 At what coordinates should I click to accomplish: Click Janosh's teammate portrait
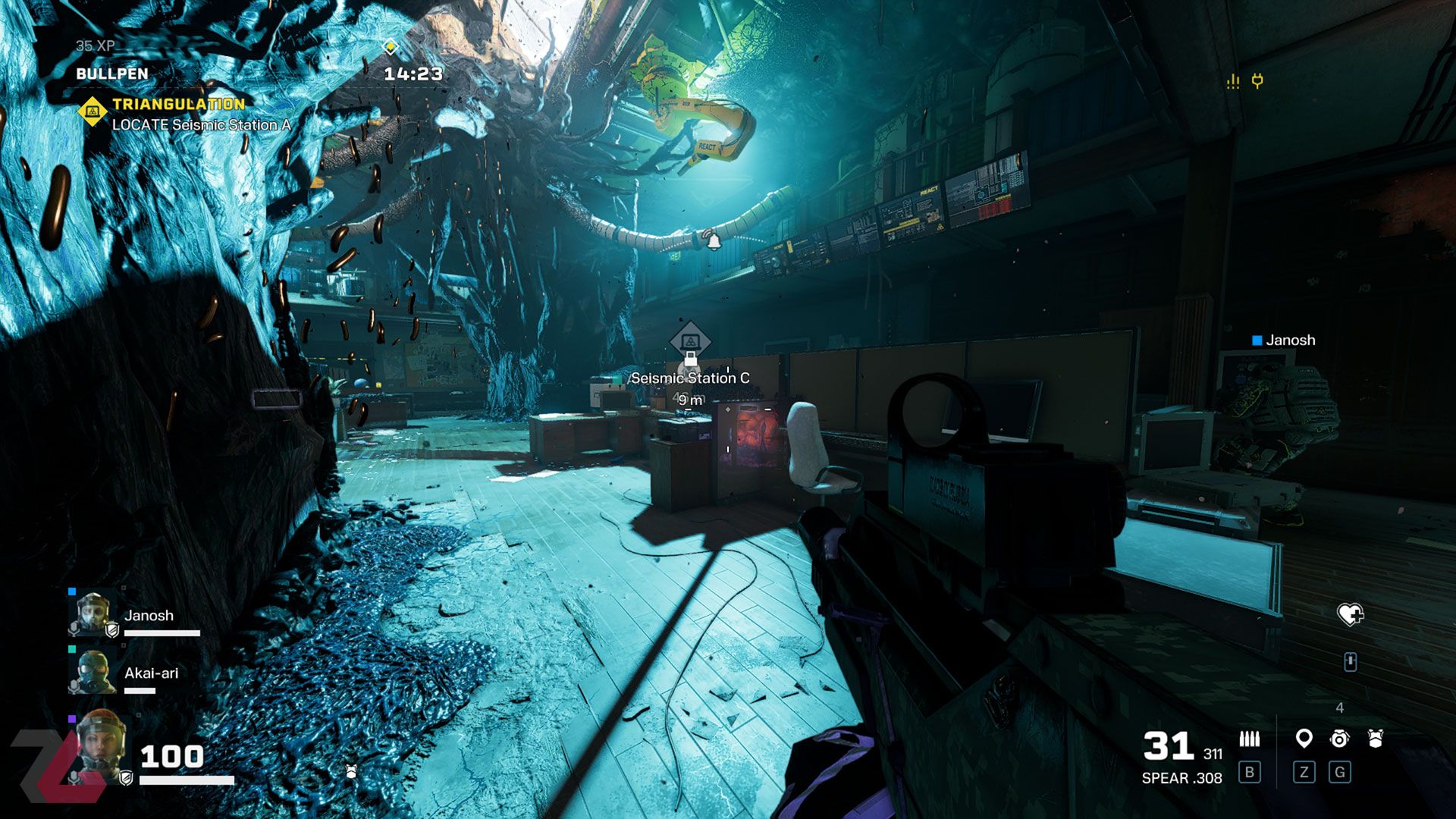tap(93, 613)
